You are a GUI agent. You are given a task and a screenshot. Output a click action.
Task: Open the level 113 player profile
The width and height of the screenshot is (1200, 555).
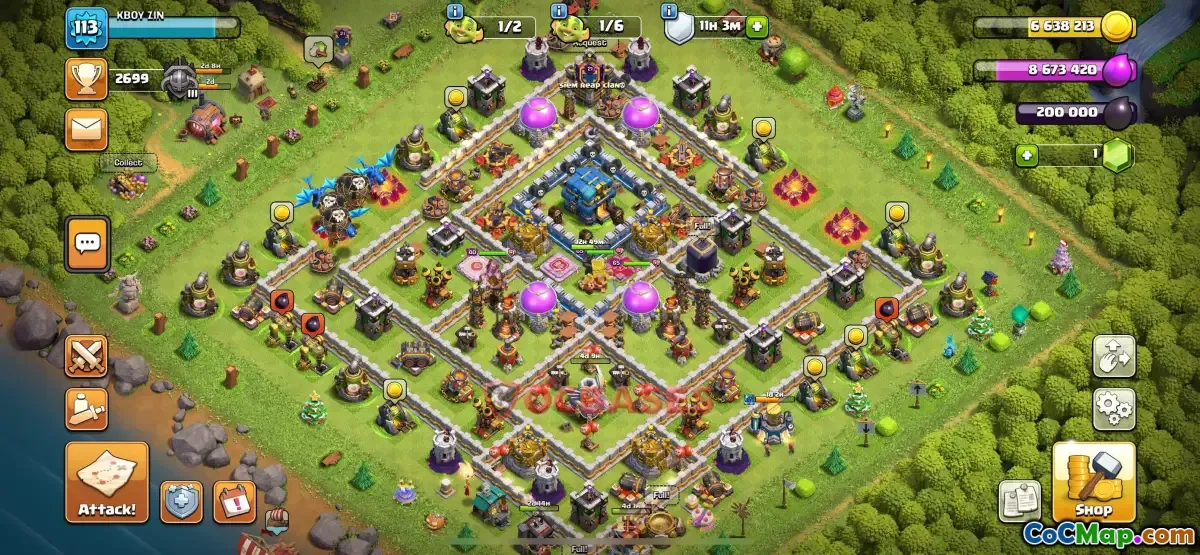tap(86, 28)
